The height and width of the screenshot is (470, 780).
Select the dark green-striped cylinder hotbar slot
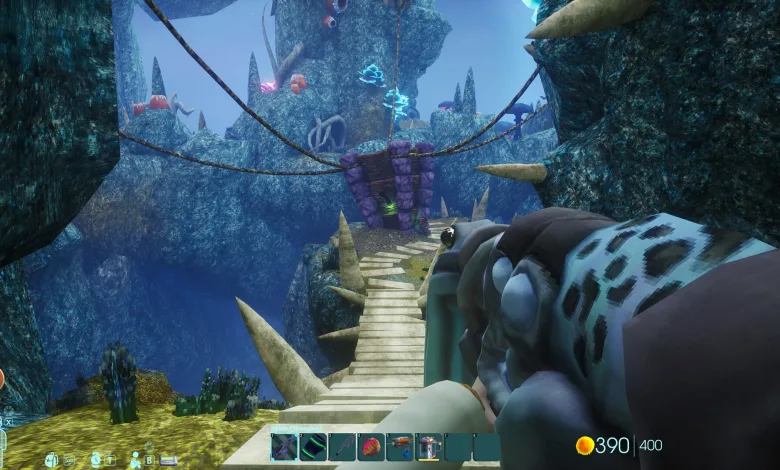click(x=314, y=446)
